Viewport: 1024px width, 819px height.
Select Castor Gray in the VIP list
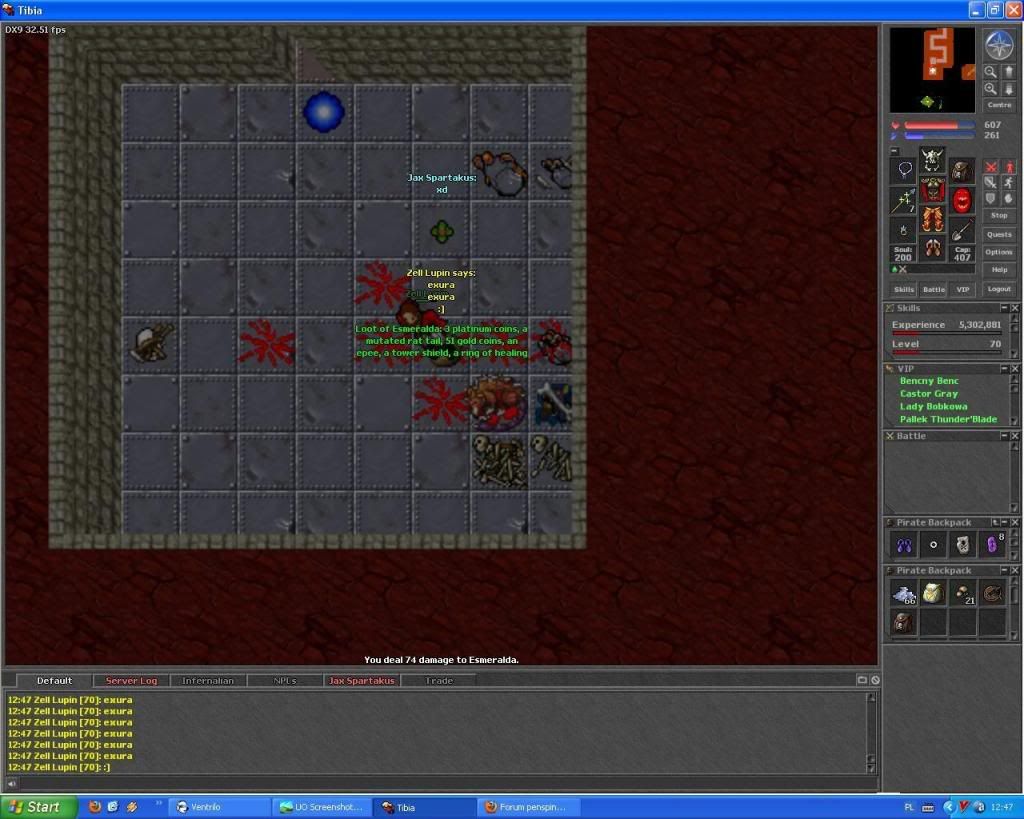[x=929, y=394]
